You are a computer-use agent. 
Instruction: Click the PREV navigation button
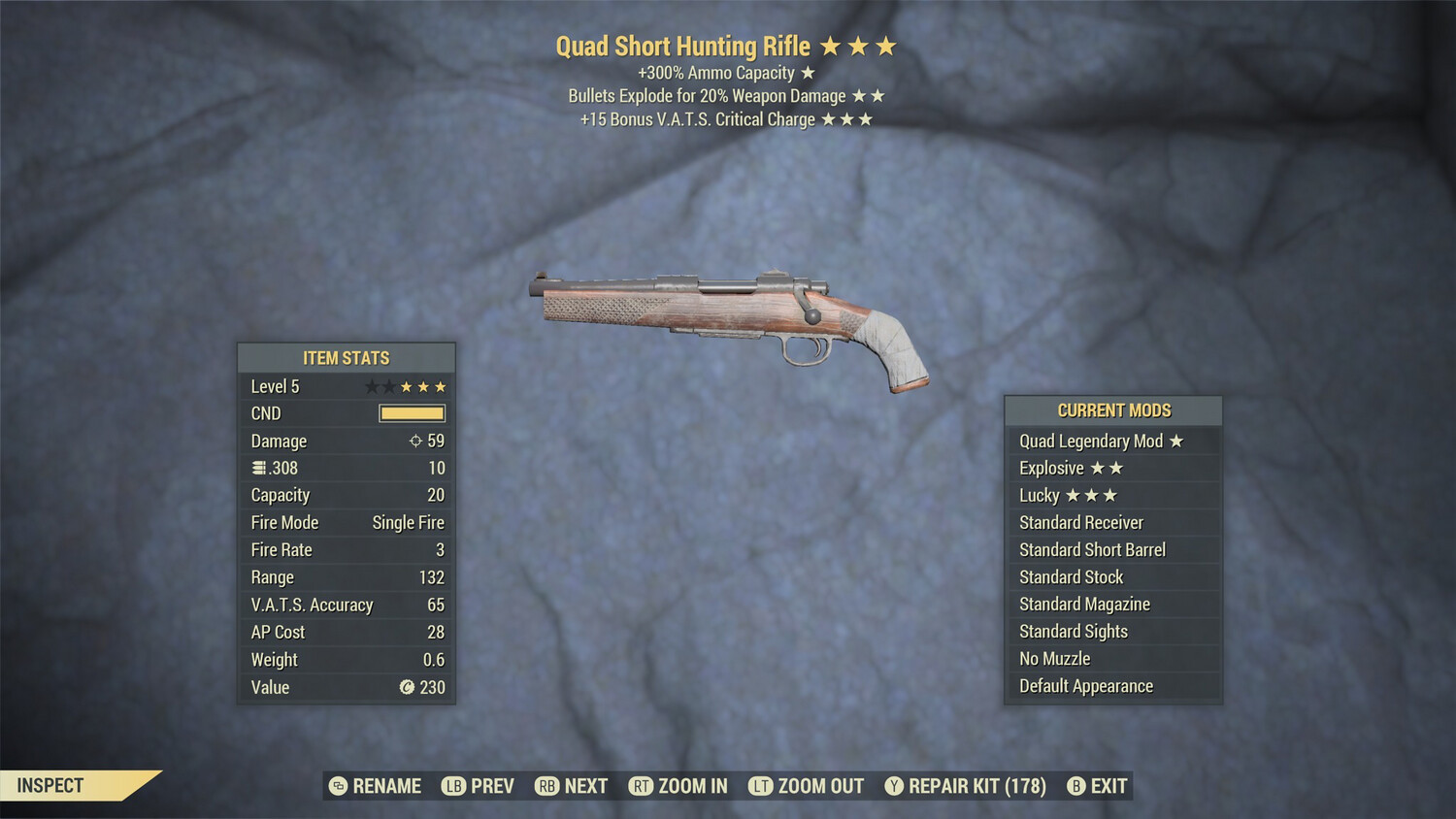[485, 786]
